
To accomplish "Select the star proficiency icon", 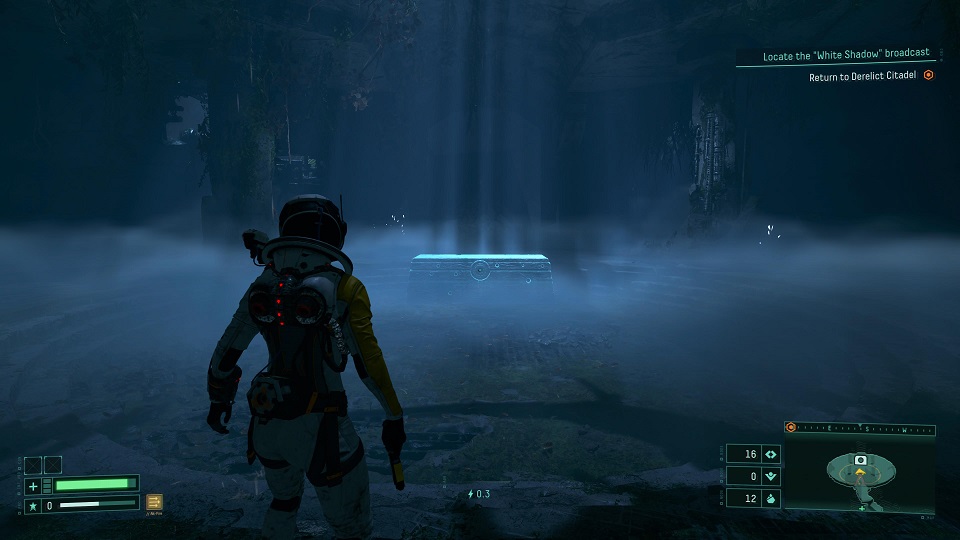I will (32, 506).
